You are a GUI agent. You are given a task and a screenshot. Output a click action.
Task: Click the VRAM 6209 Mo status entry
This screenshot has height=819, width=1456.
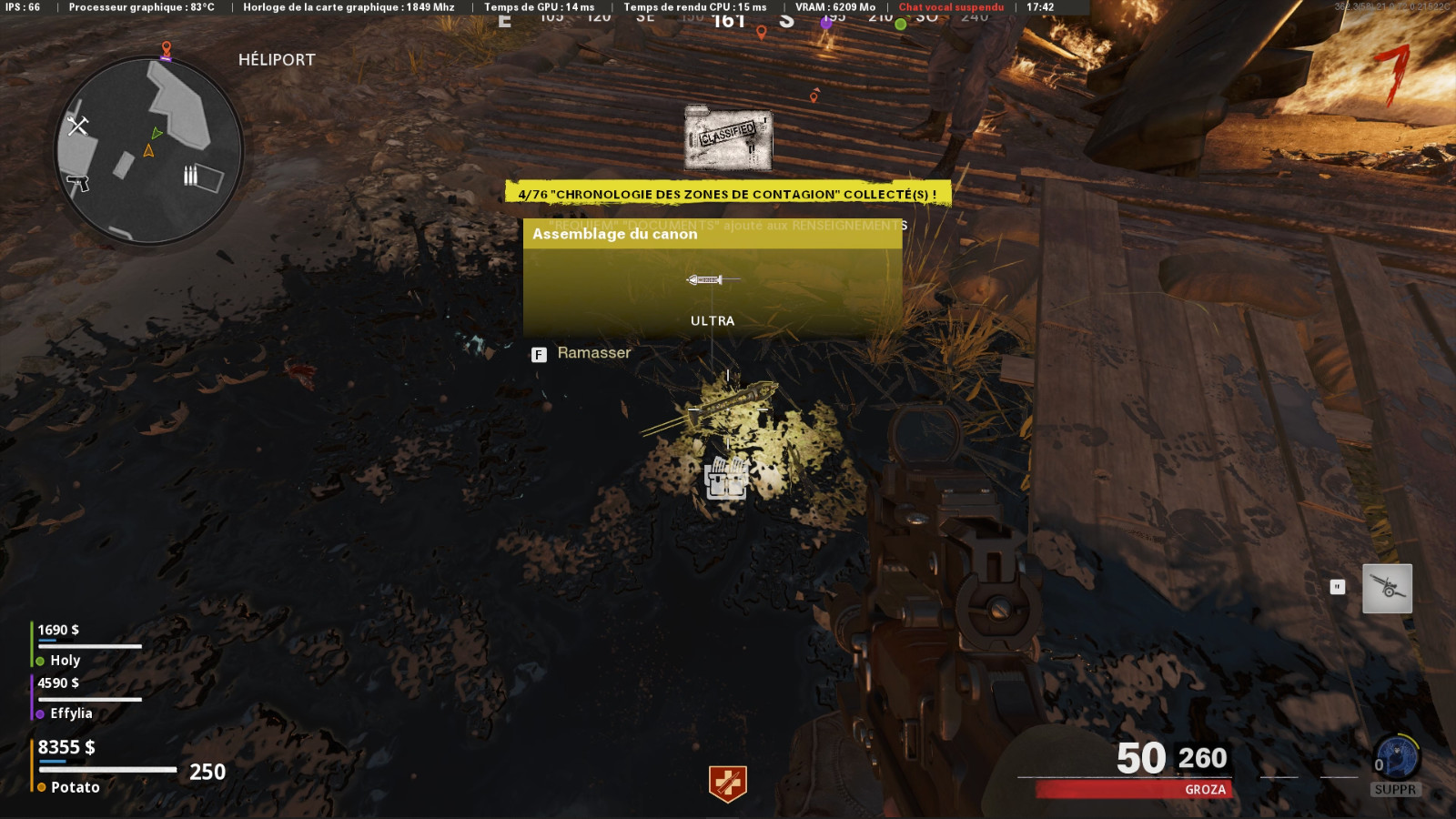point(835,8)
